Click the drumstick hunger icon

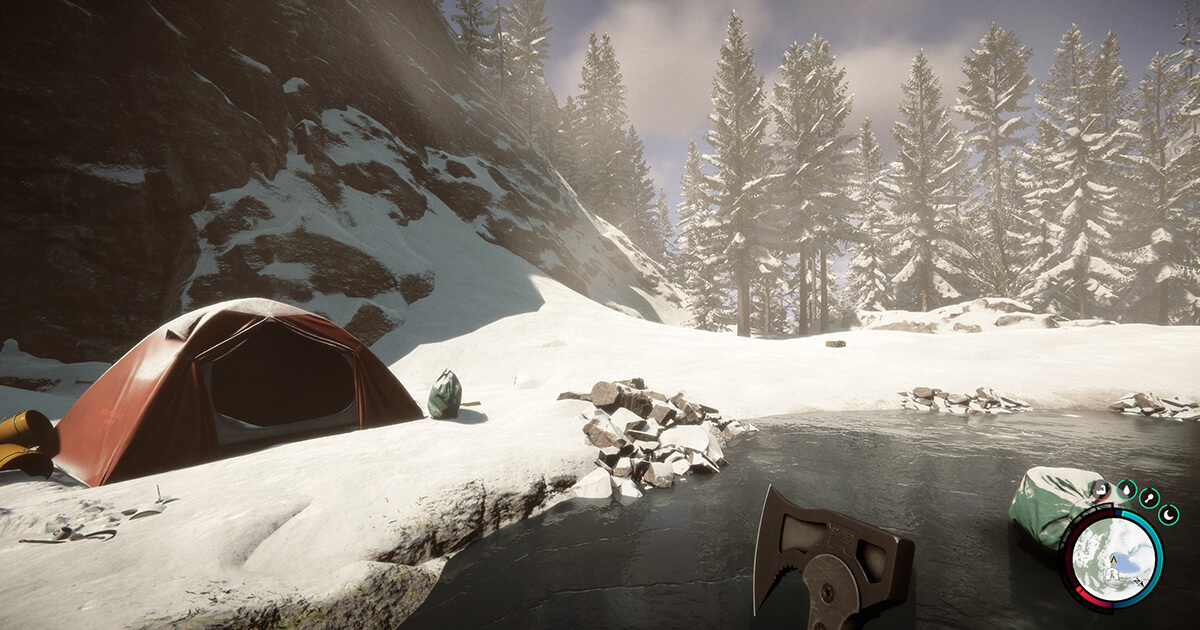[1149, 498]
